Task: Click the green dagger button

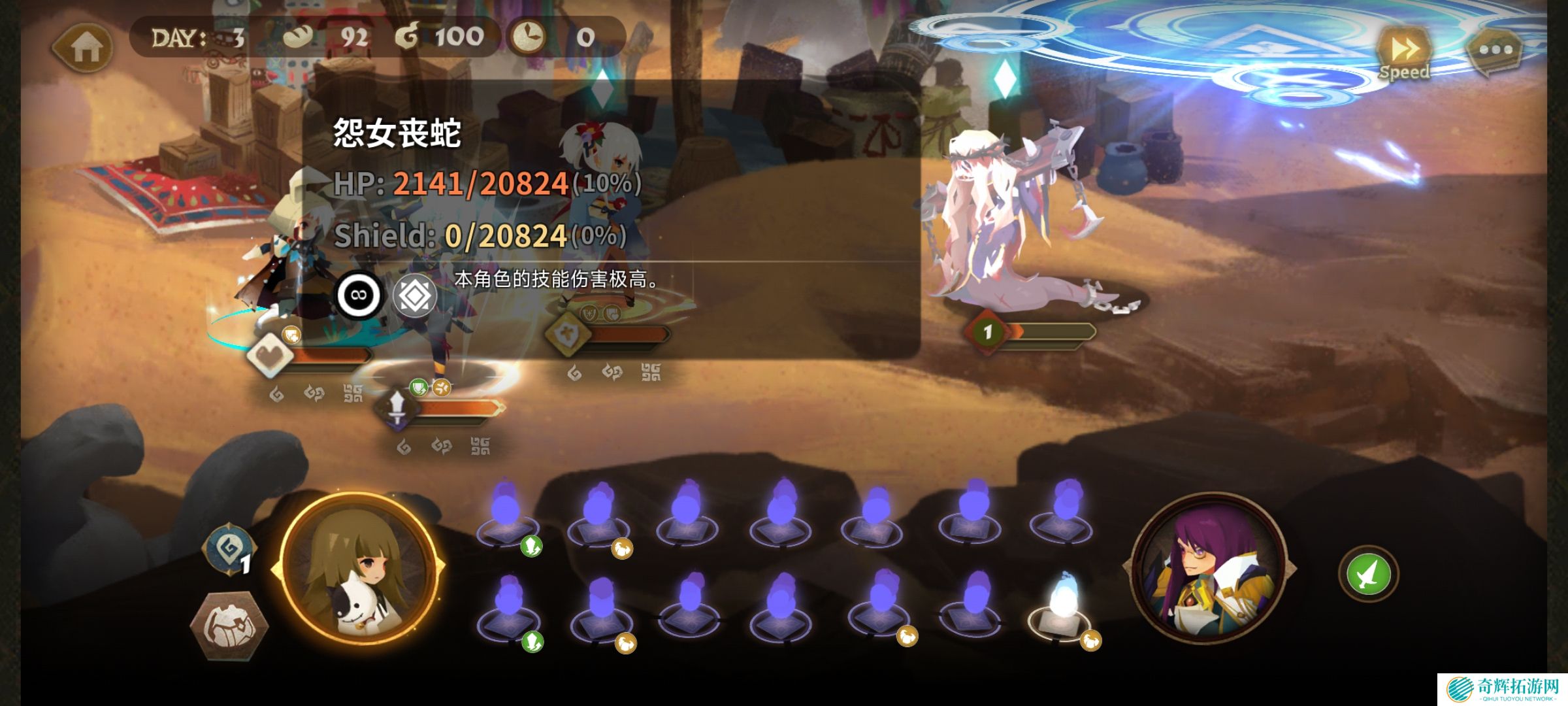Action: 1368,575
